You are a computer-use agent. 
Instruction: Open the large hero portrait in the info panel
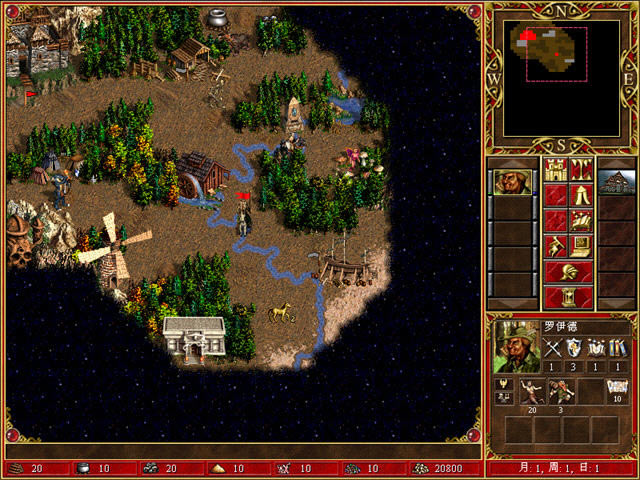pos(516,347)
